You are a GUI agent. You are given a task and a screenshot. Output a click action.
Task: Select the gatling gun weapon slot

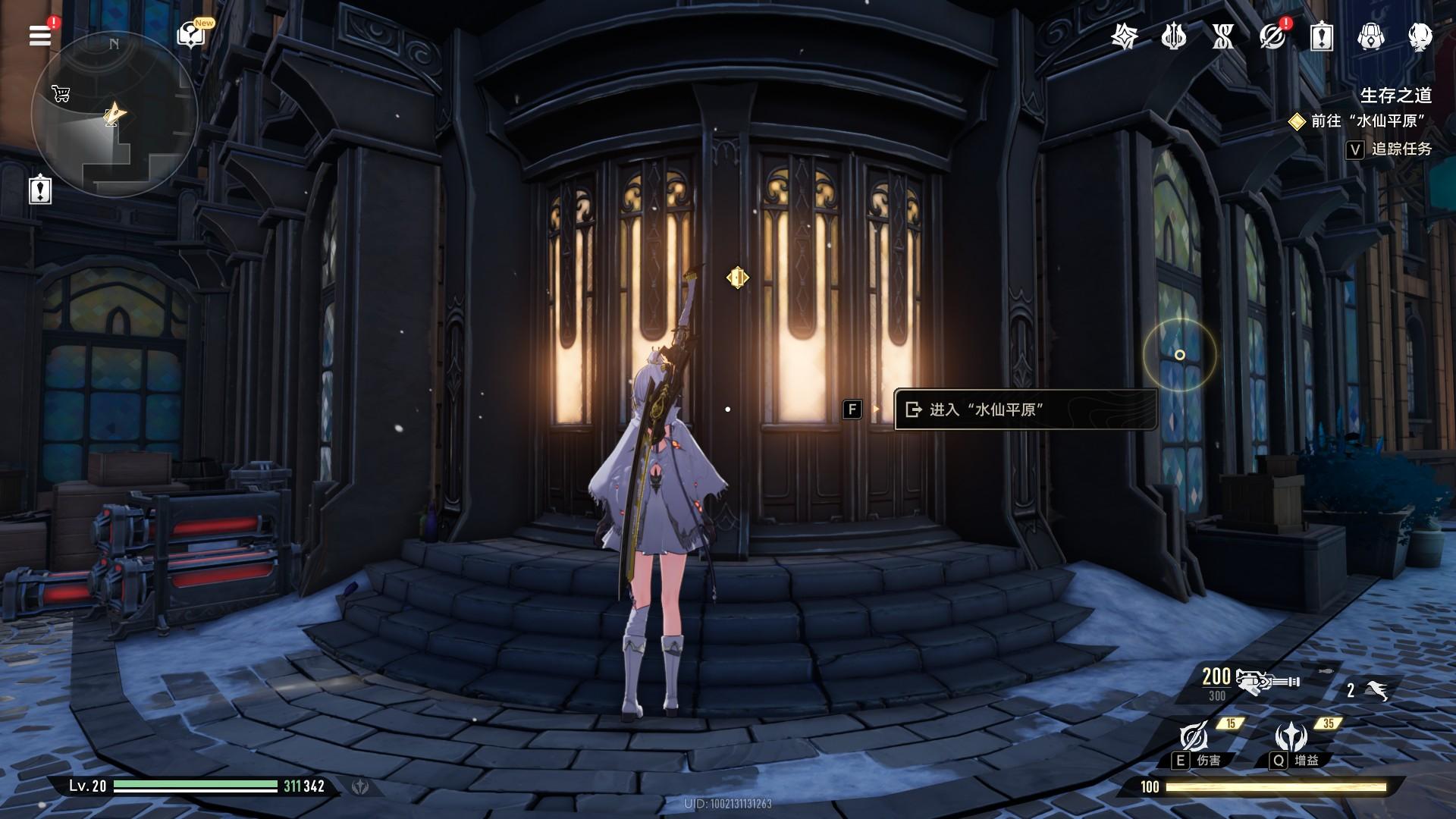point(1266,681)
